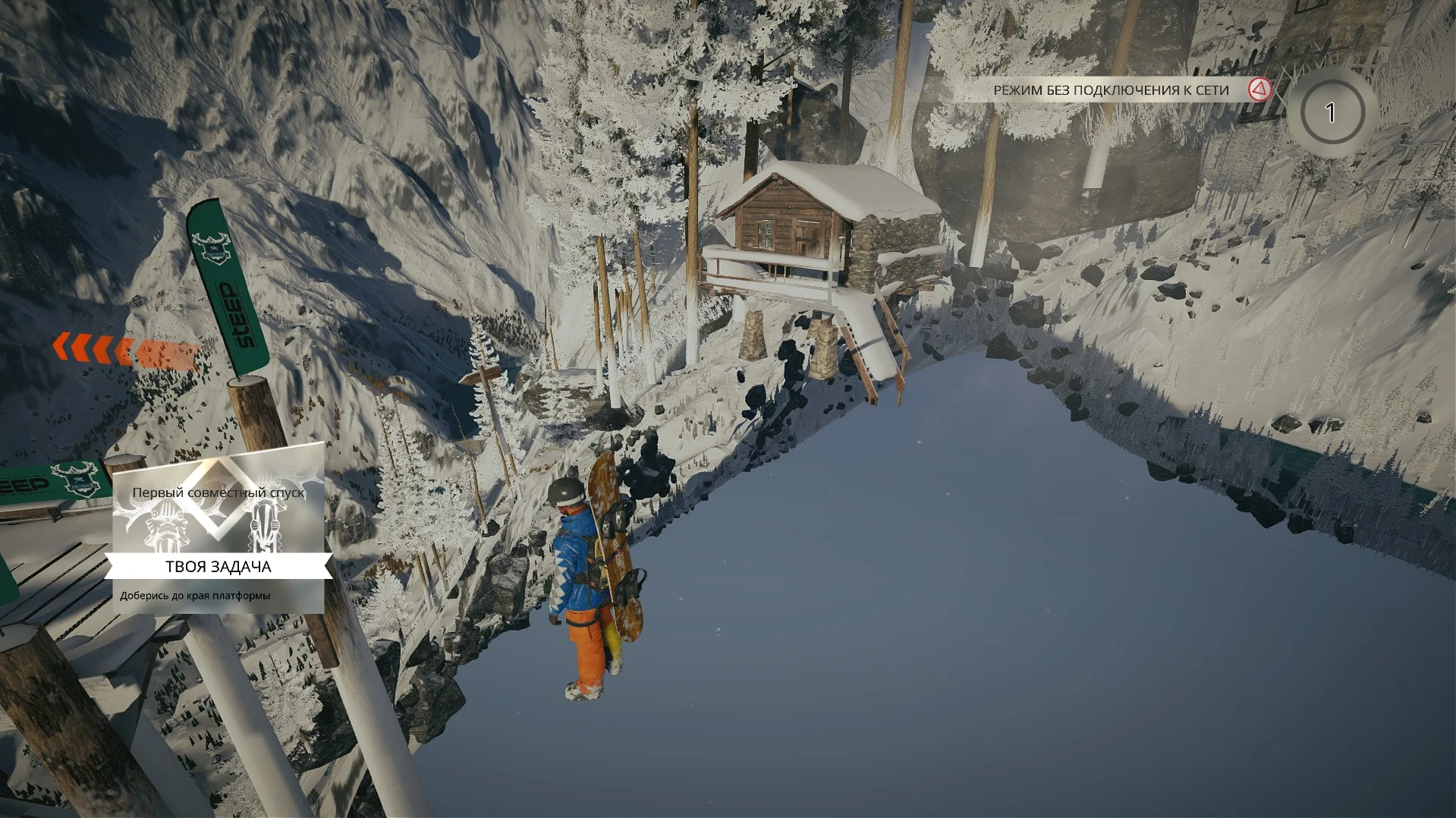This screenshot has width=1456, height=818.
Task: Open the "Твоя задача" objective card
Action: [219, 566]
